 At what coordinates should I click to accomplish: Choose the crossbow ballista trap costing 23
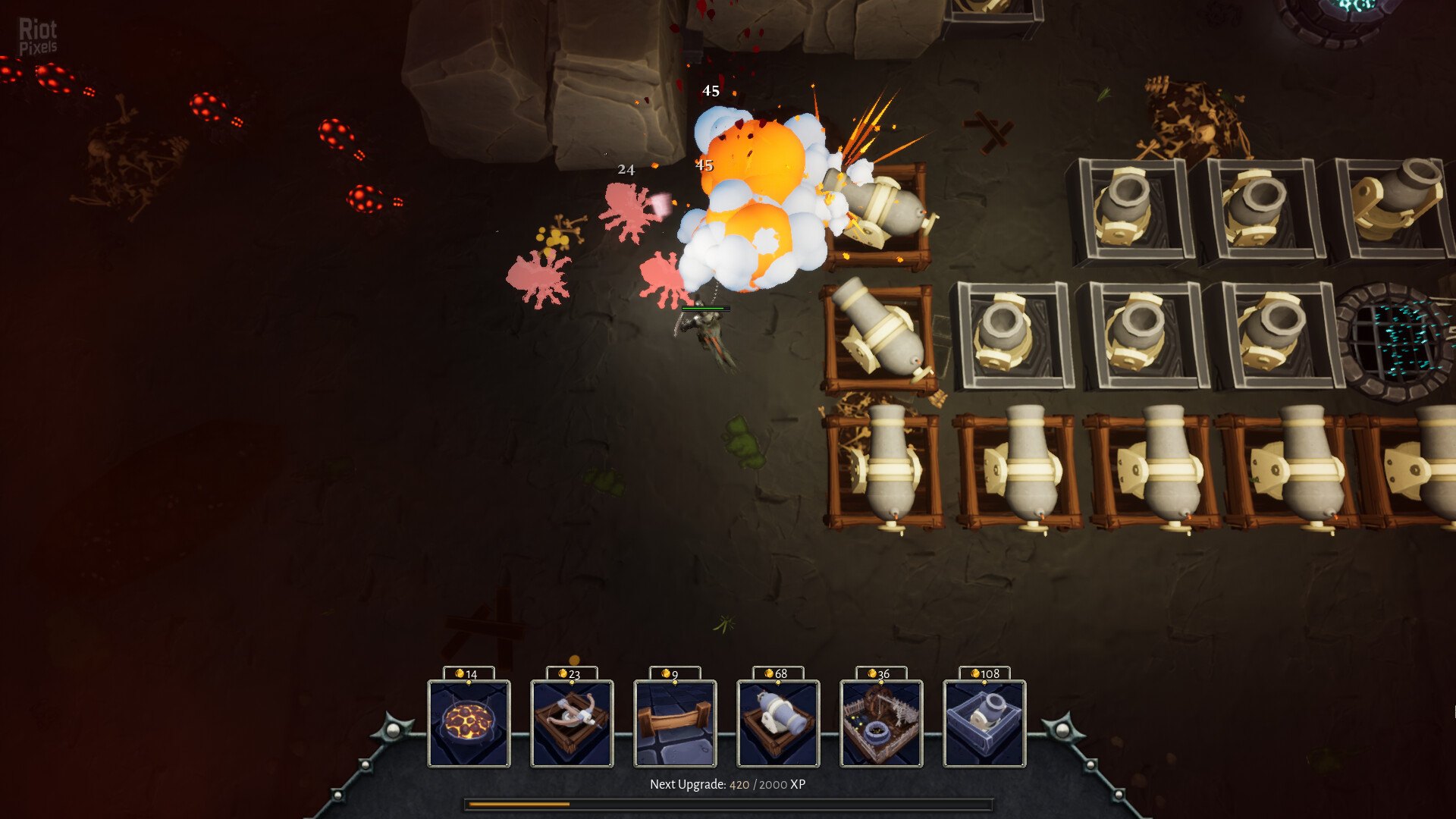572,723
